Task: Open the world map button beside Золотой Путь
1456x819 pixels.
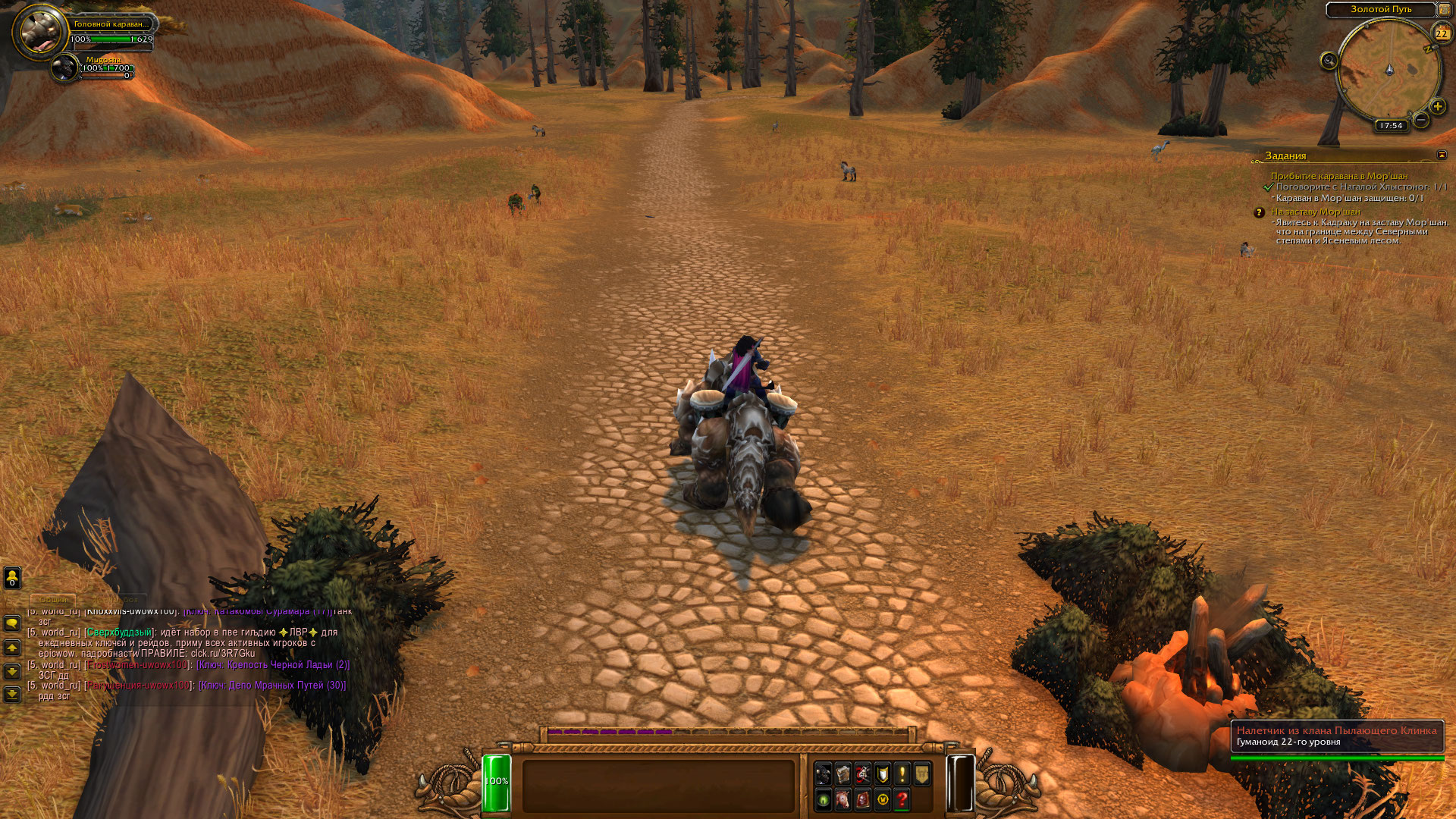Action: coord(1444,9)
